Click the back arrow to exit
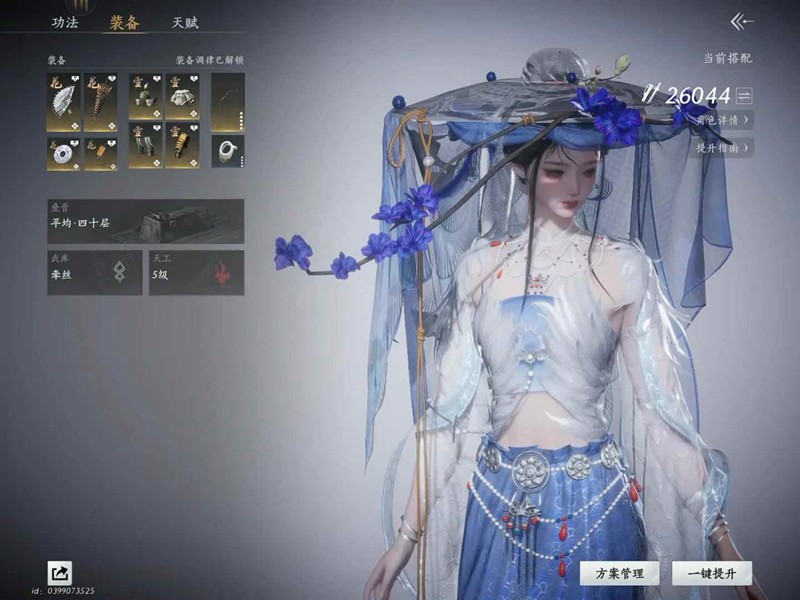 click(x=741, y=21)
